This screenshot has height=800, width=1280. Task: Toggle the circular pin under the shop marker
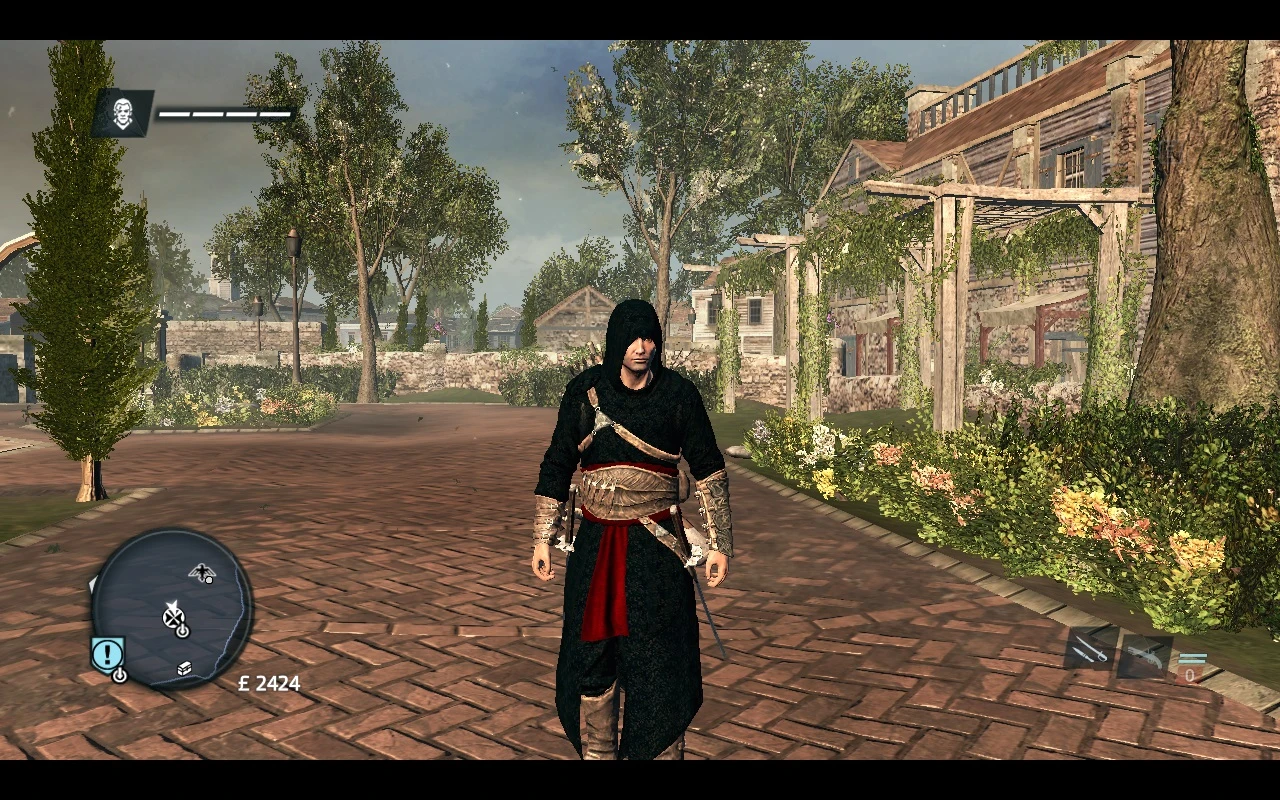pyautogui.click(x=182, y=630)
